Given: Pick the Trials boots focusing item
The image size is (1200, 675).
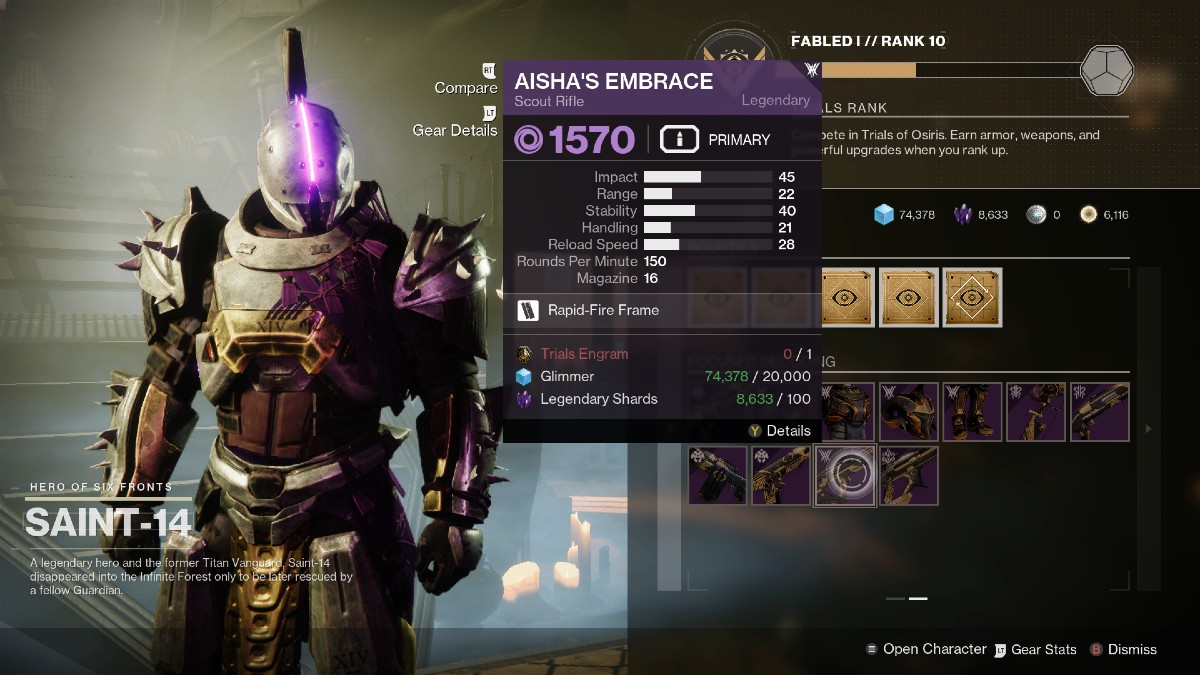Looking at the screenshot, I should click(973, 411).
